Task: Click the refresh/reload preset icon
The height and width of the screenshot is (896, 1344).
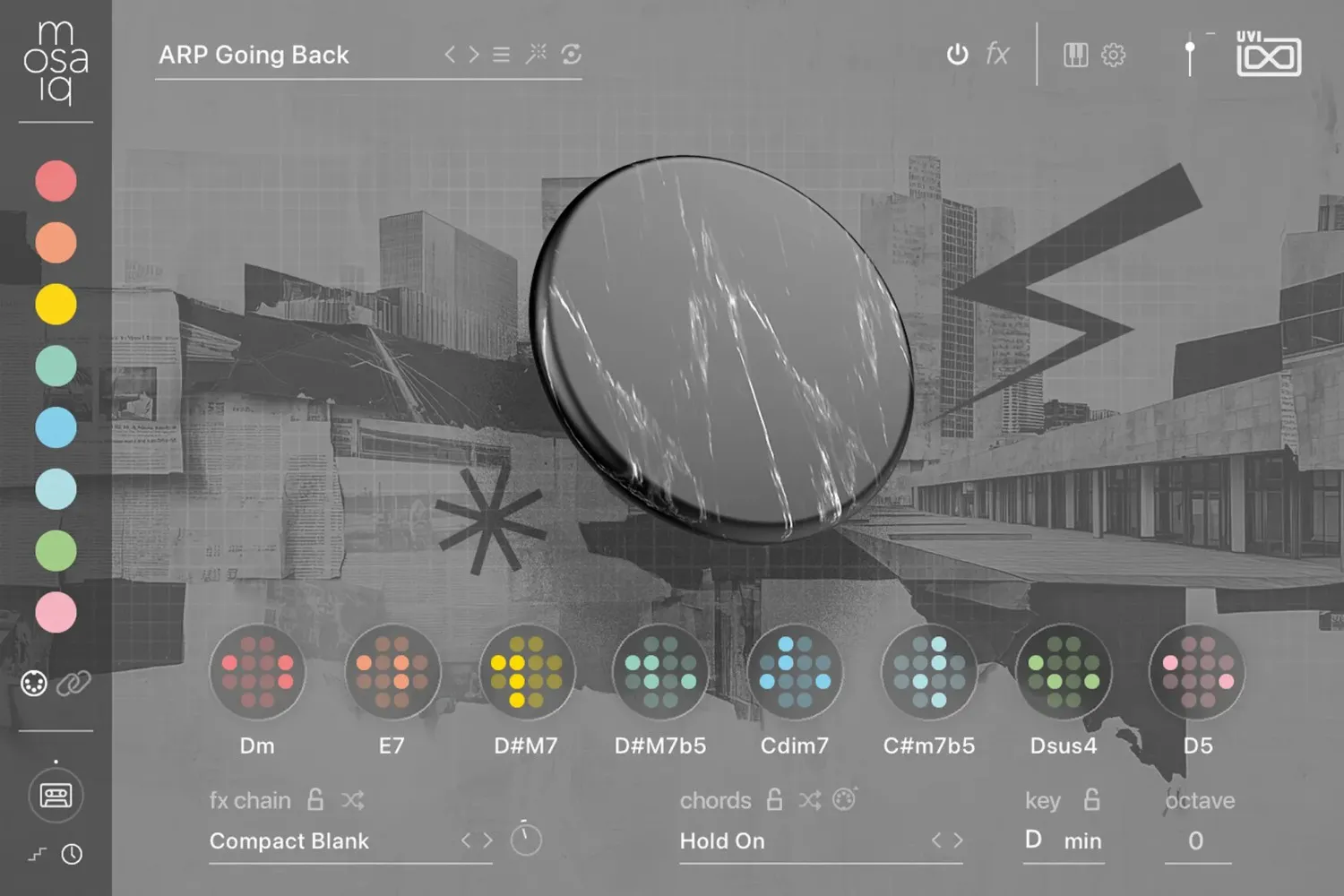Action: 571,54
